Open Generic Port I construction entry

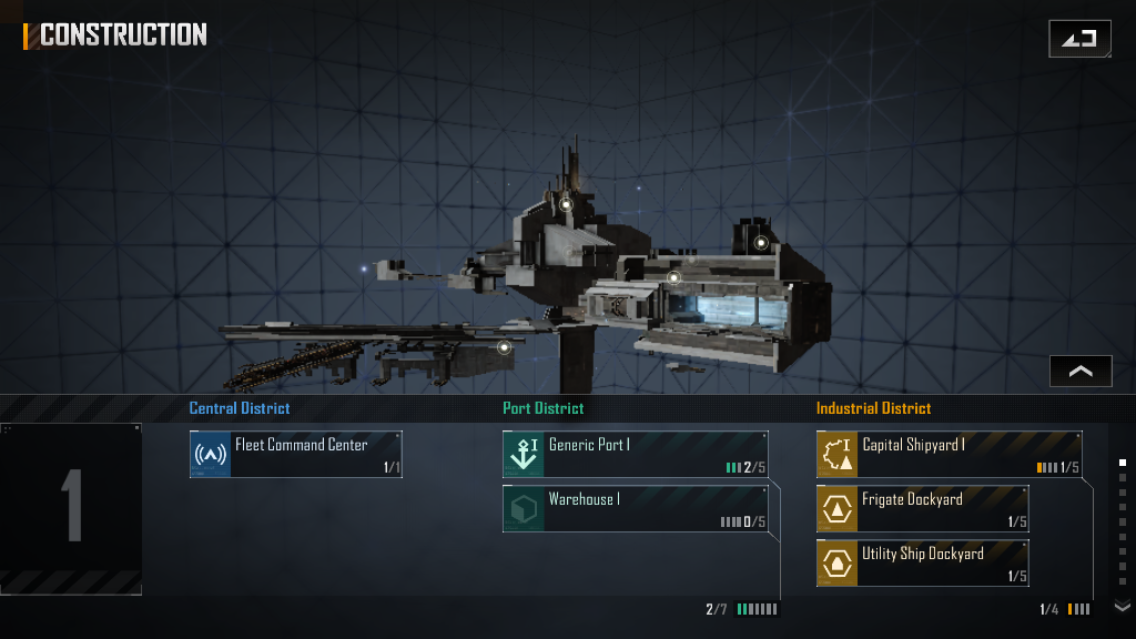point(635,454)
